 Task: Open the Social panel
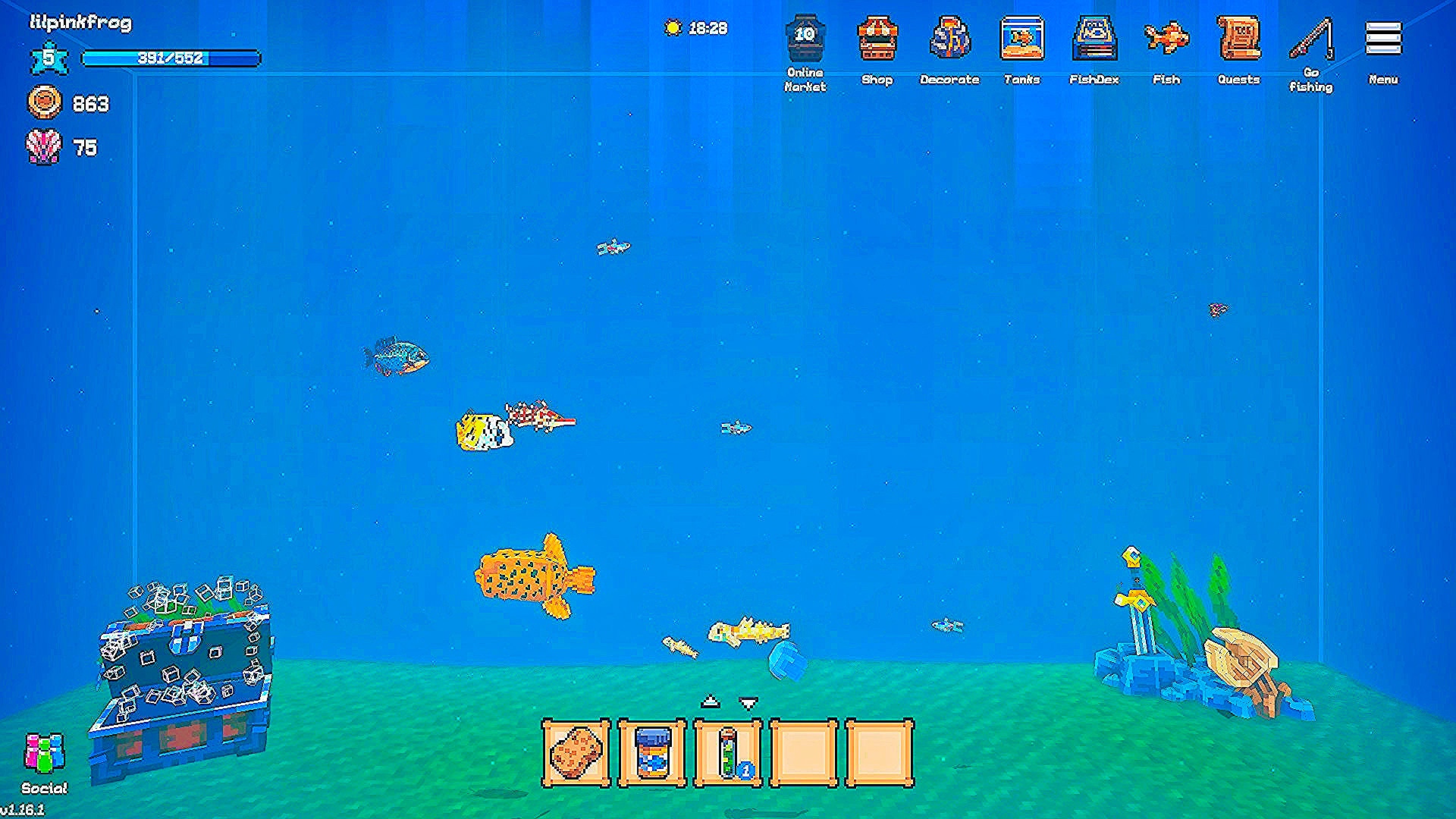point(45,755)
